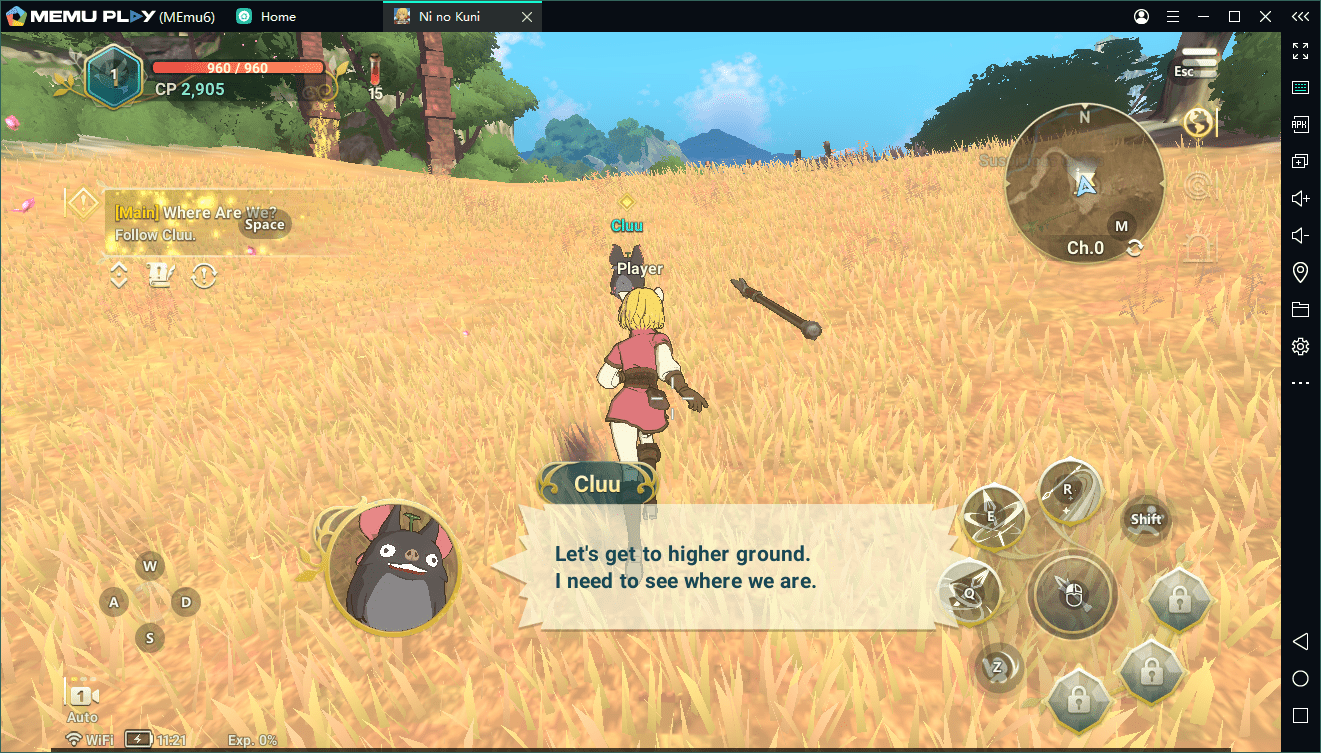Image resolution: width=1321 pixels, height=753 pixels.
Task: Switch channel using the Ch.0 refresh arrows
Action: [1134, 248]
